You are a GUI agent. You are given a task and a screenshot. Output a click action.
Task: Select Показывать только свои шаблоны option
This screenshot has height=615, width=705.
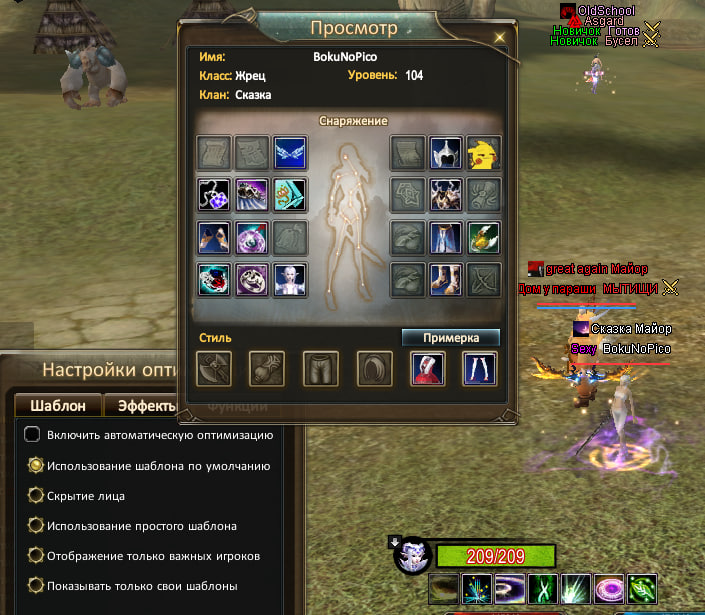34,586
